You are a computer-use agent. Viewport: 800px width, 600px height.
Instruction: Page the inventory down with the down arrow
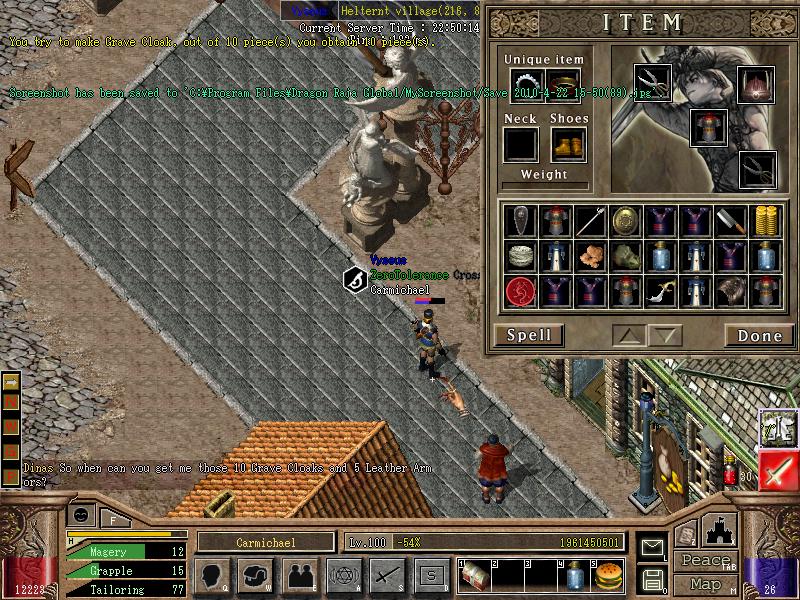[664, 335]
